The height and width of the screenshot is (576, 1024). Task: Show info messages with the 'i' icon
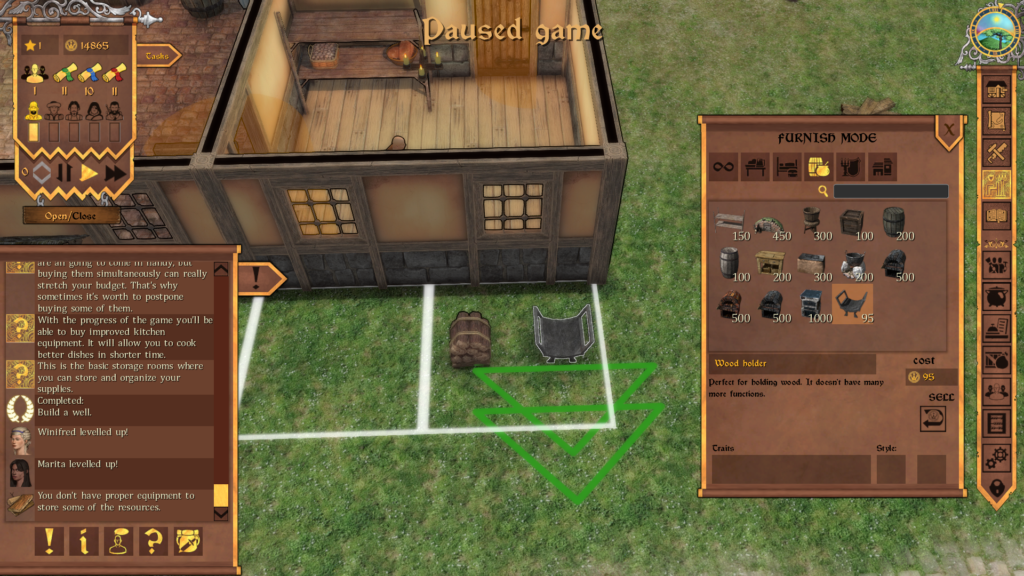84,541
